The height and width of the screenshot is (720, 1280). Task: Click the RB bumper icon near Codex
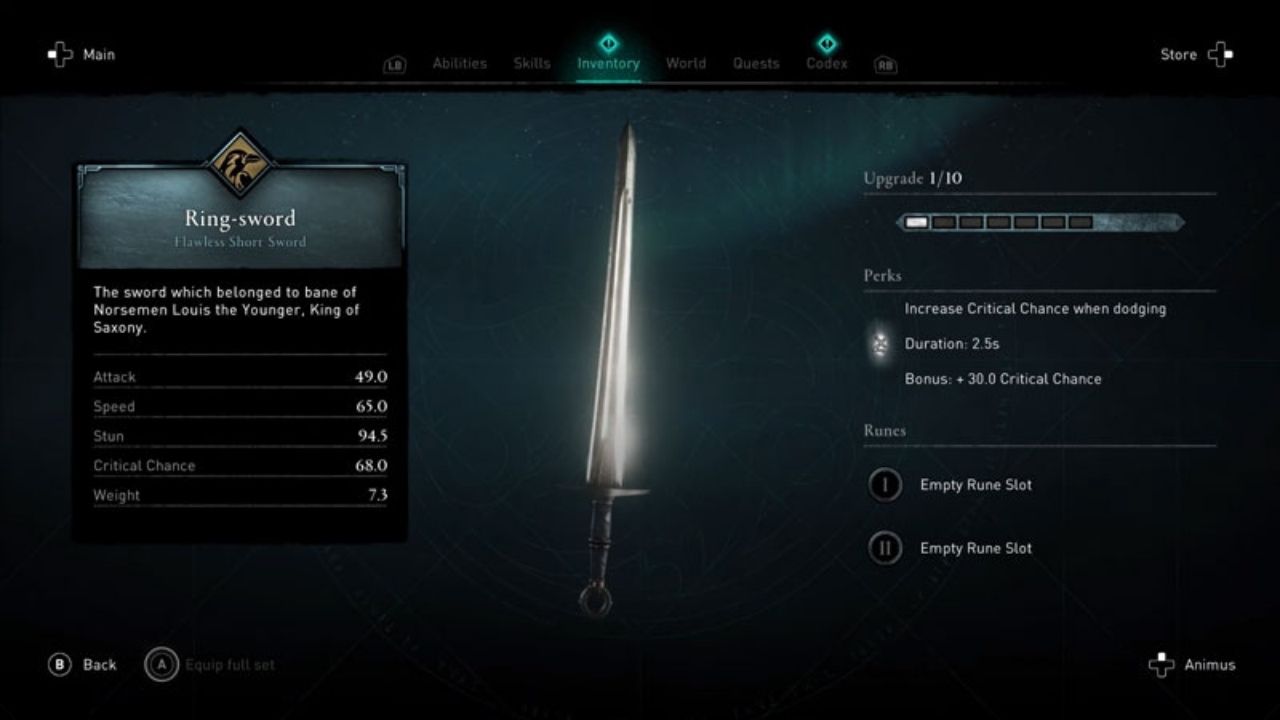886,63
